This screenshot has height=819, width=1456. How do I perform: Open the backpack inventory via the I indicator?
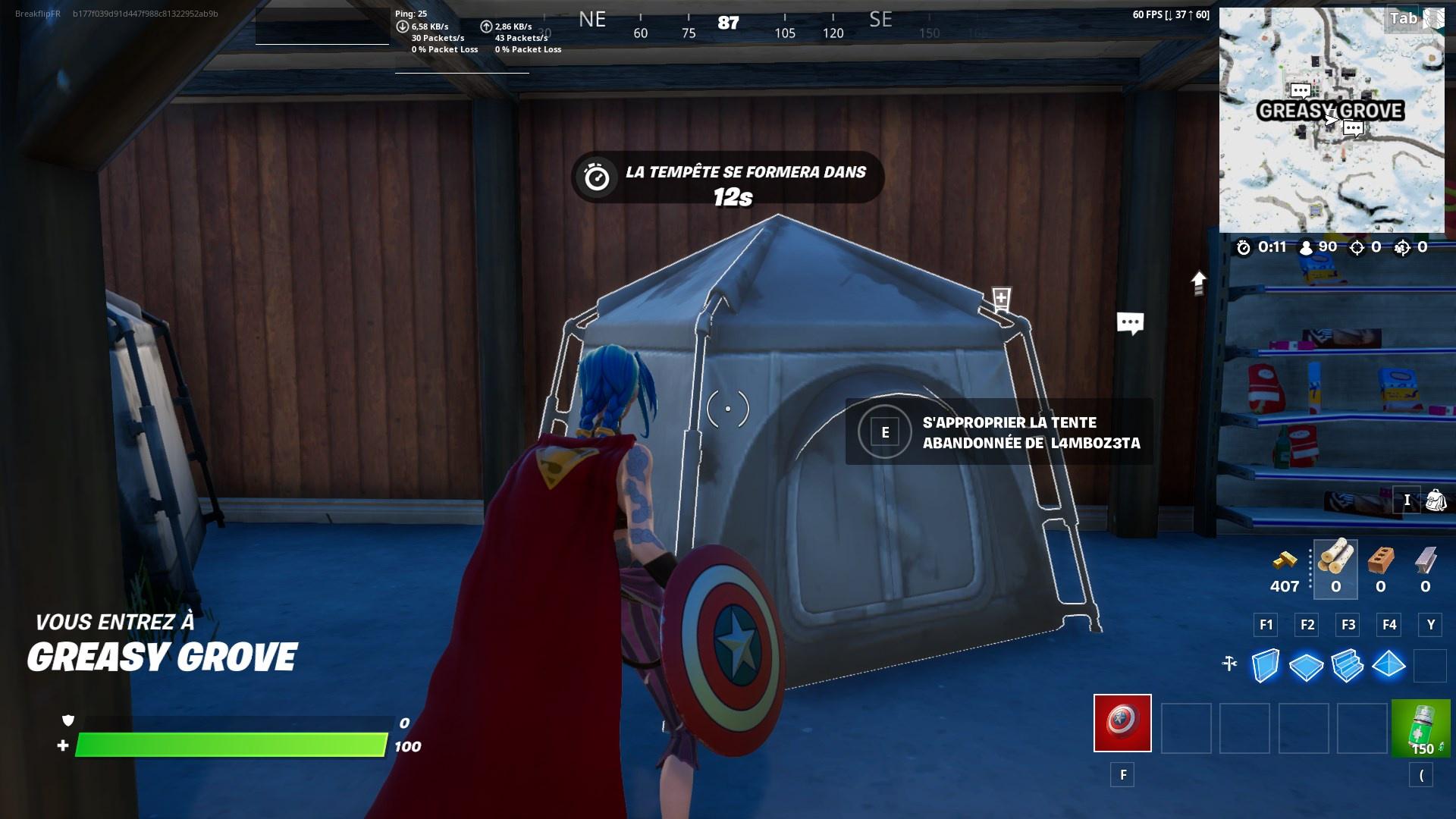tap(1407, 500)
